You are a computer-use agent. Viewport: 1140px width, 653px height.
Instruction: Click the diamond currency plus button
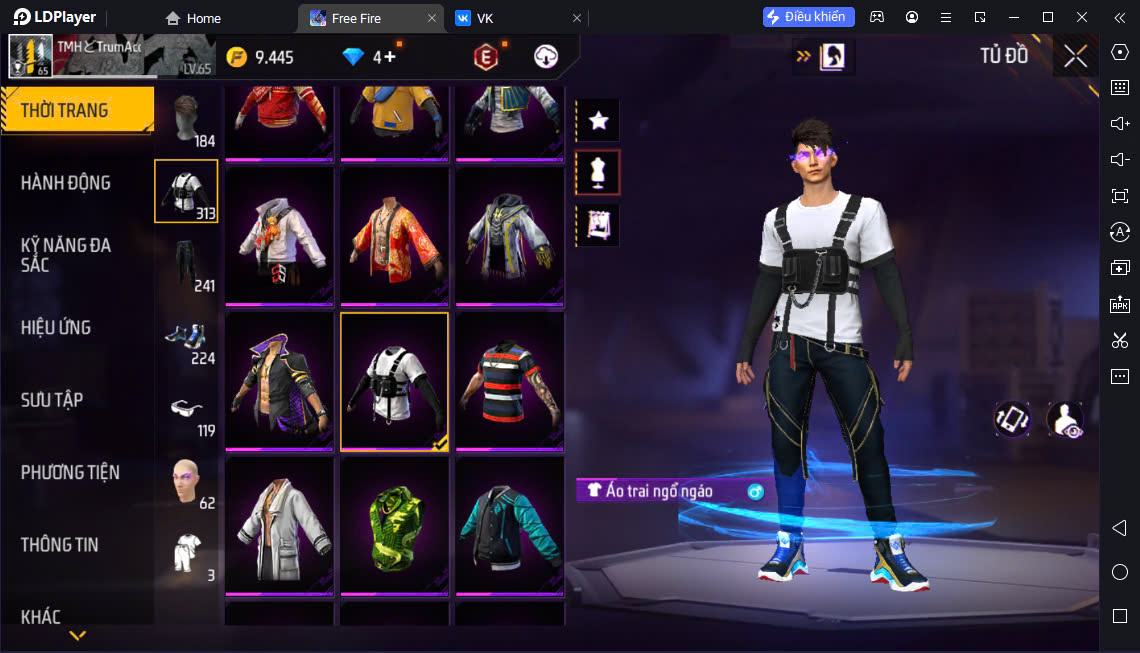pos(389,57)
